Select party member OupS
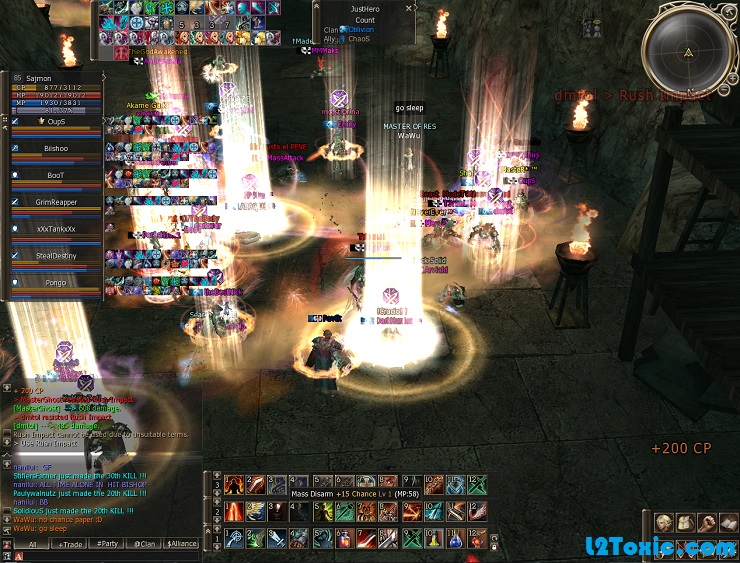740x563 pixels. [56, 121]
